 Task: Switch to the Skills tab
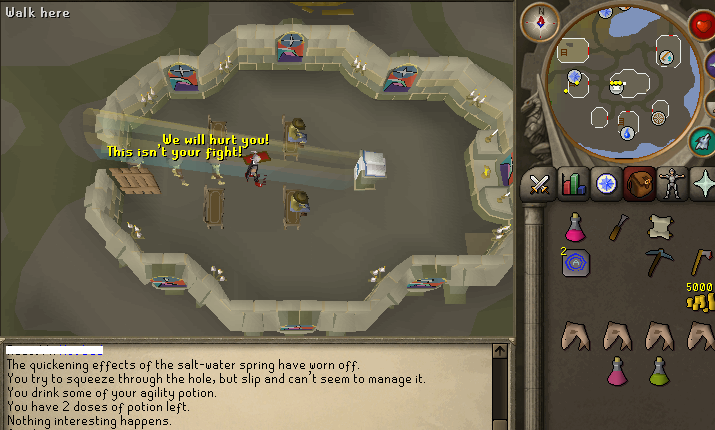[574, 184]
